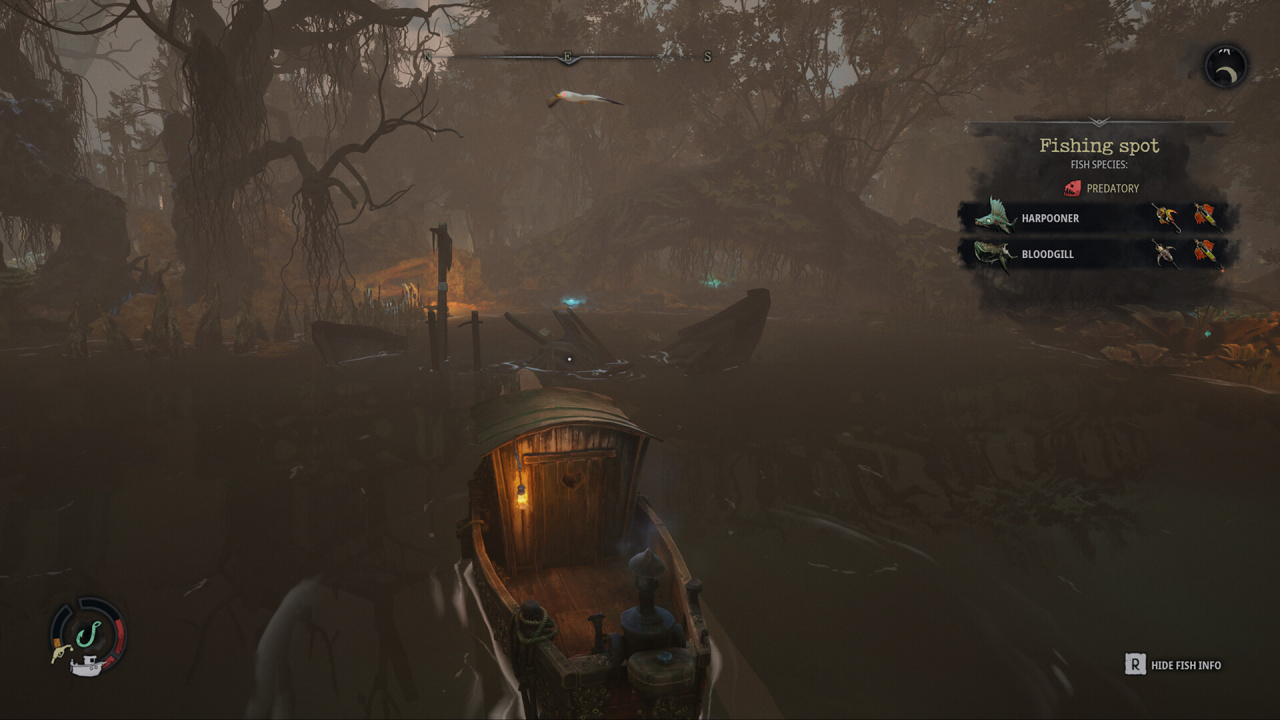Click the moon phase time indicator
Viewport: 1280px width, 720px height.
[1225, 67]
